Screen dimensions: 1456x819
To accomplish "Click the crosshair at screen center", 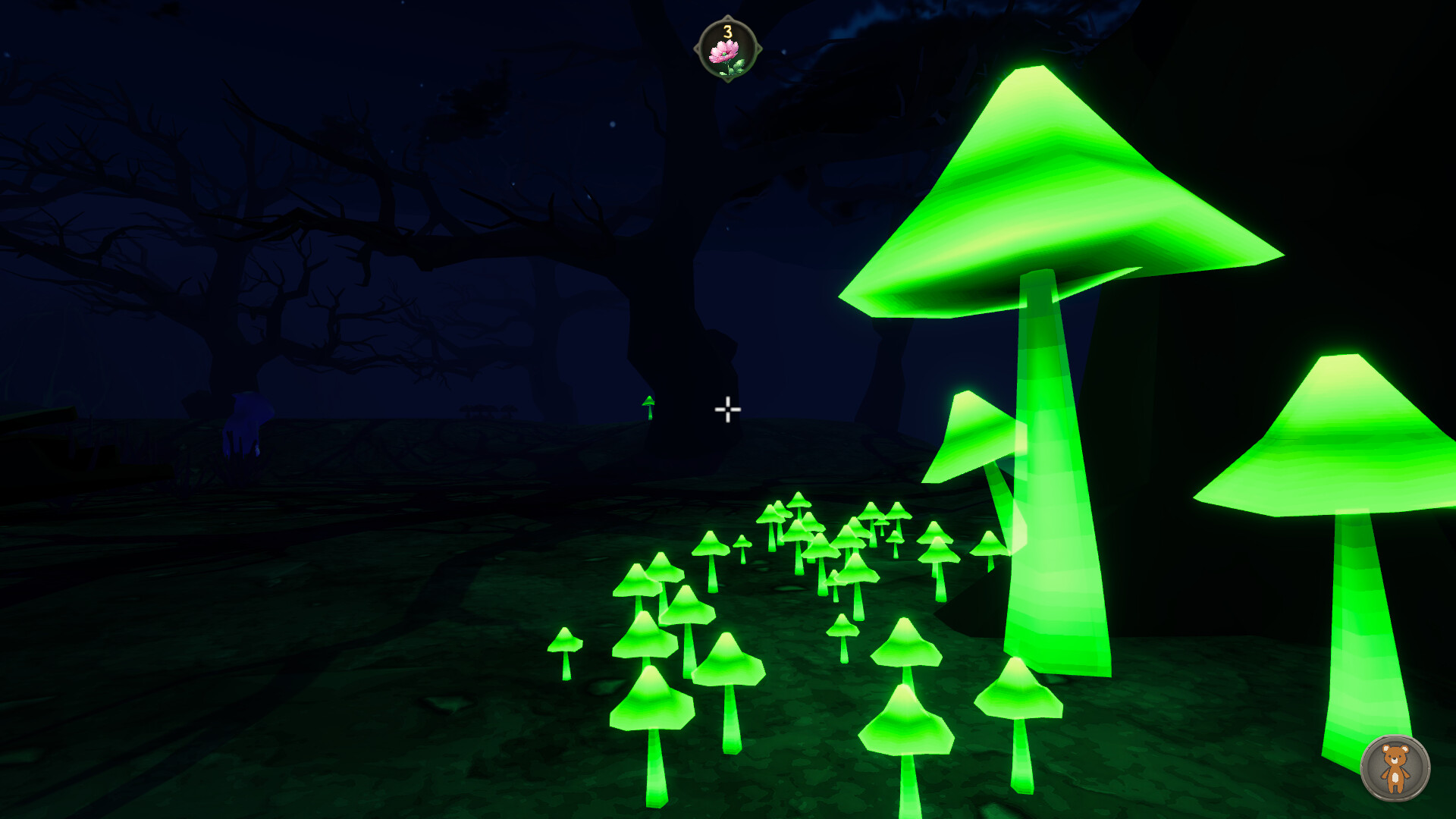I will click(x=727, y=409).
